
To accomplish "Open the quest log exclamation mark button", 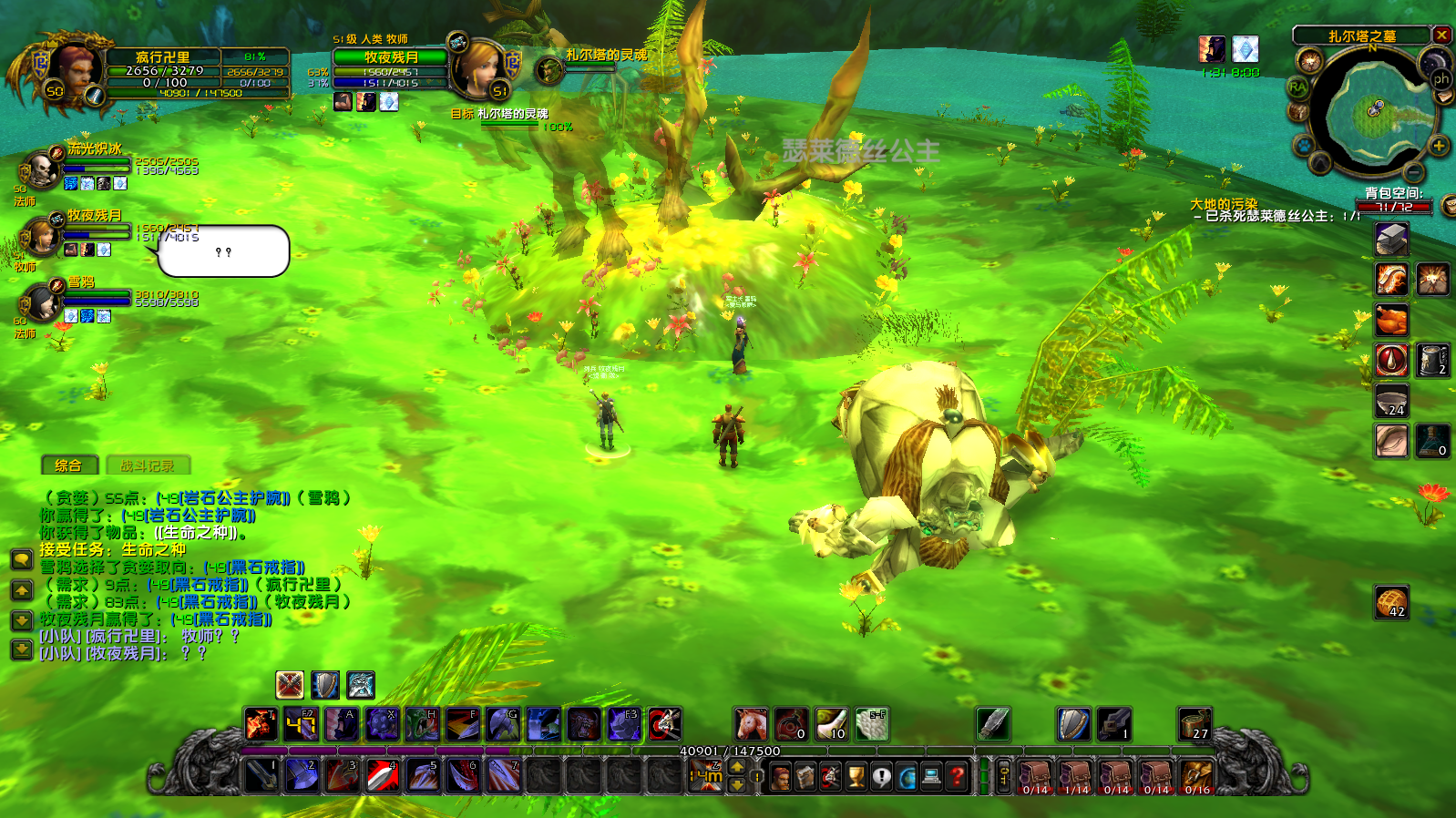I will coord(881,777).
